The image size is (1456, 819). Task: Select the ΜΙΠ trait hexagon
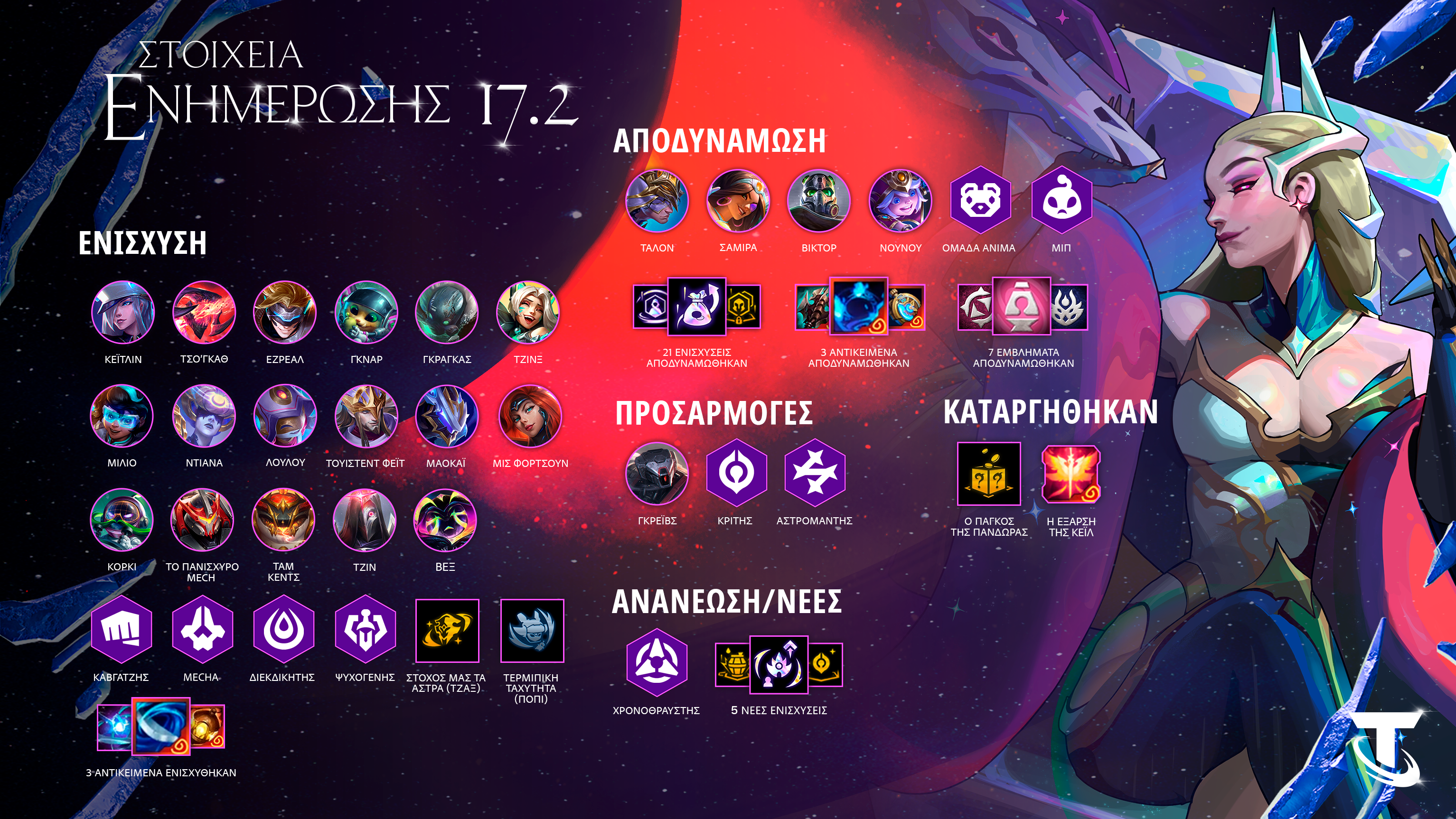(x=1061, y=200)
